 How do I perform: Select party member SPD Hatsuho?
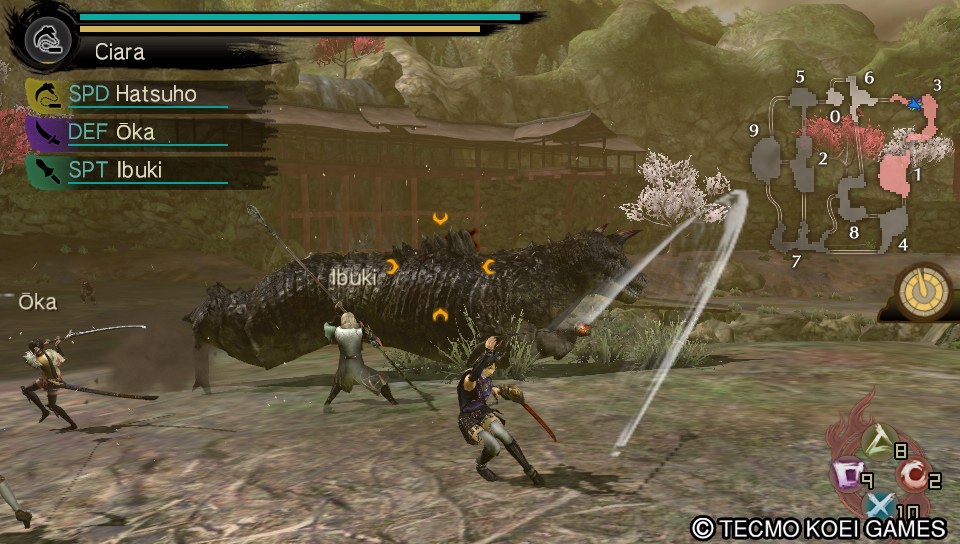131,94
